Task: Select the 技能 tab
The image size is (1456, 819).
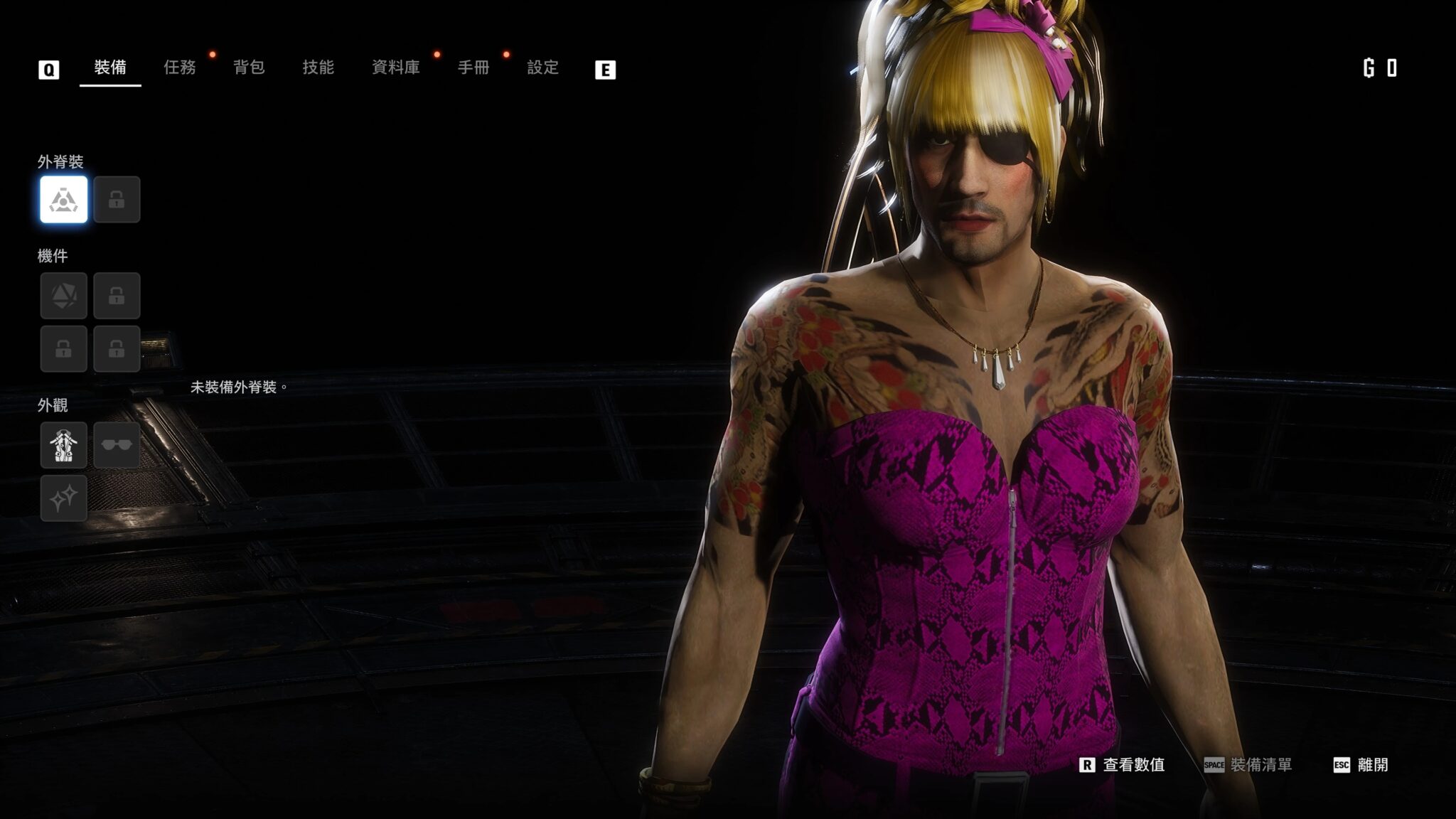Action: click(318, 68)
